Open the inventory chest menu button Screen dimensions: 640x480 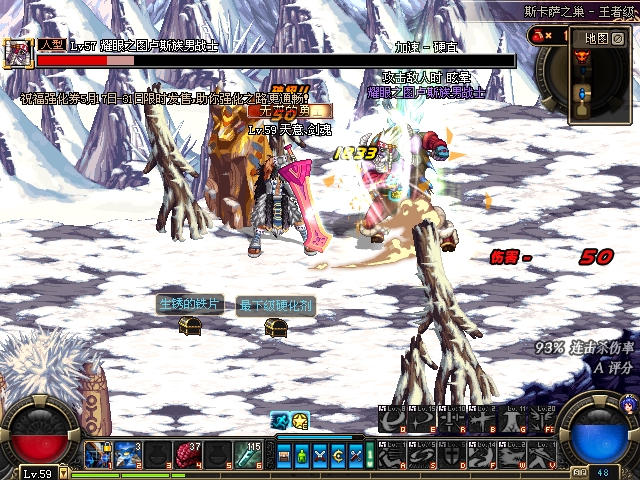286,456
